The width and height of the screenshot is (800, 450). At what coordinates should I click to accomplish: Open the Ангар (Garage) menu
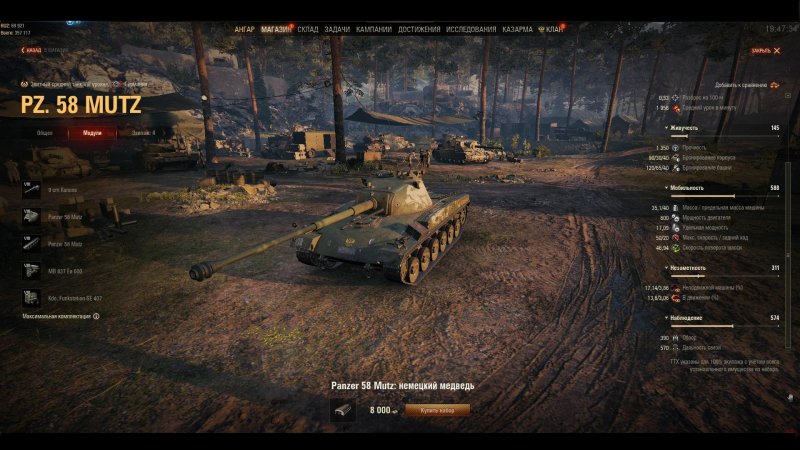pos(244,29)
